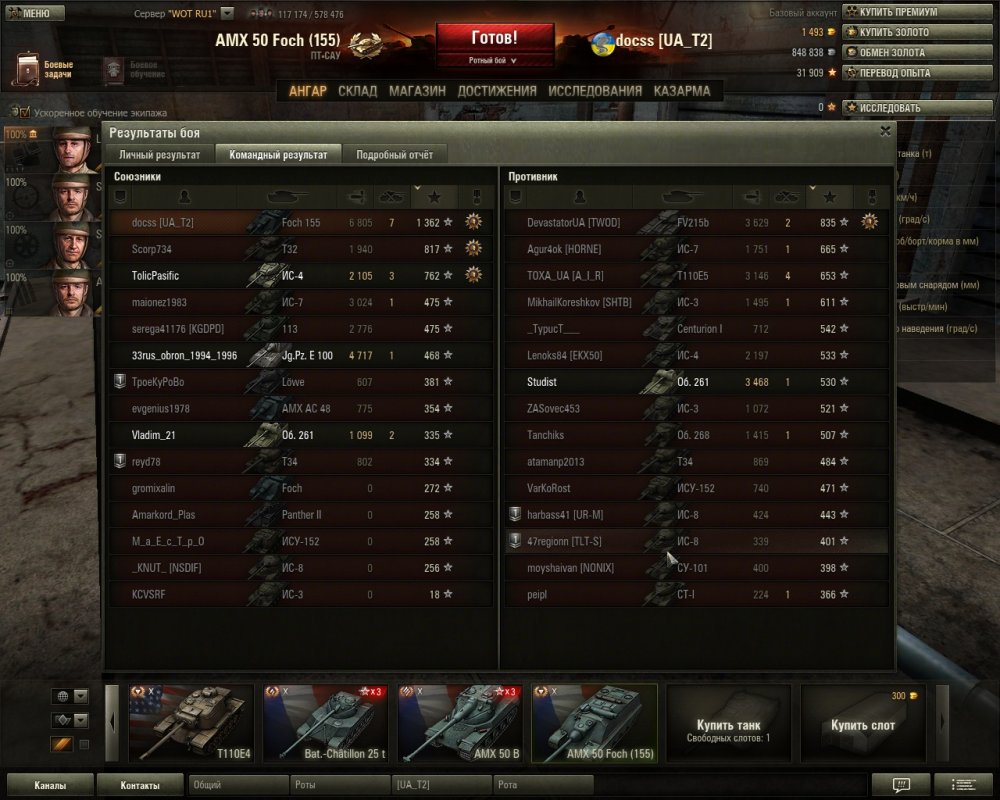The height and width of the screenshot is (800, 1000).
Task: Switch to Подробный отчёт tab
Action: tap(395, 155)
